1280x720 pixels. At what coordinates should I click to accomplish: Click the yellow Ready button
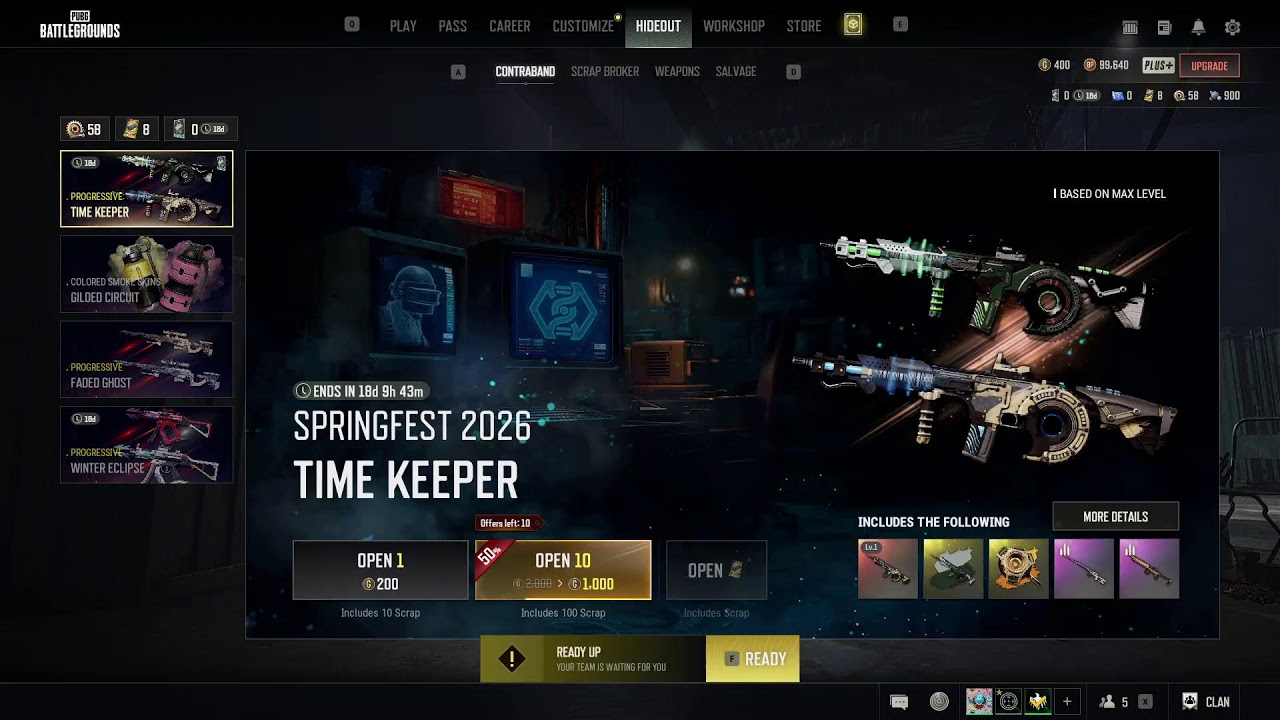[752, 659]
